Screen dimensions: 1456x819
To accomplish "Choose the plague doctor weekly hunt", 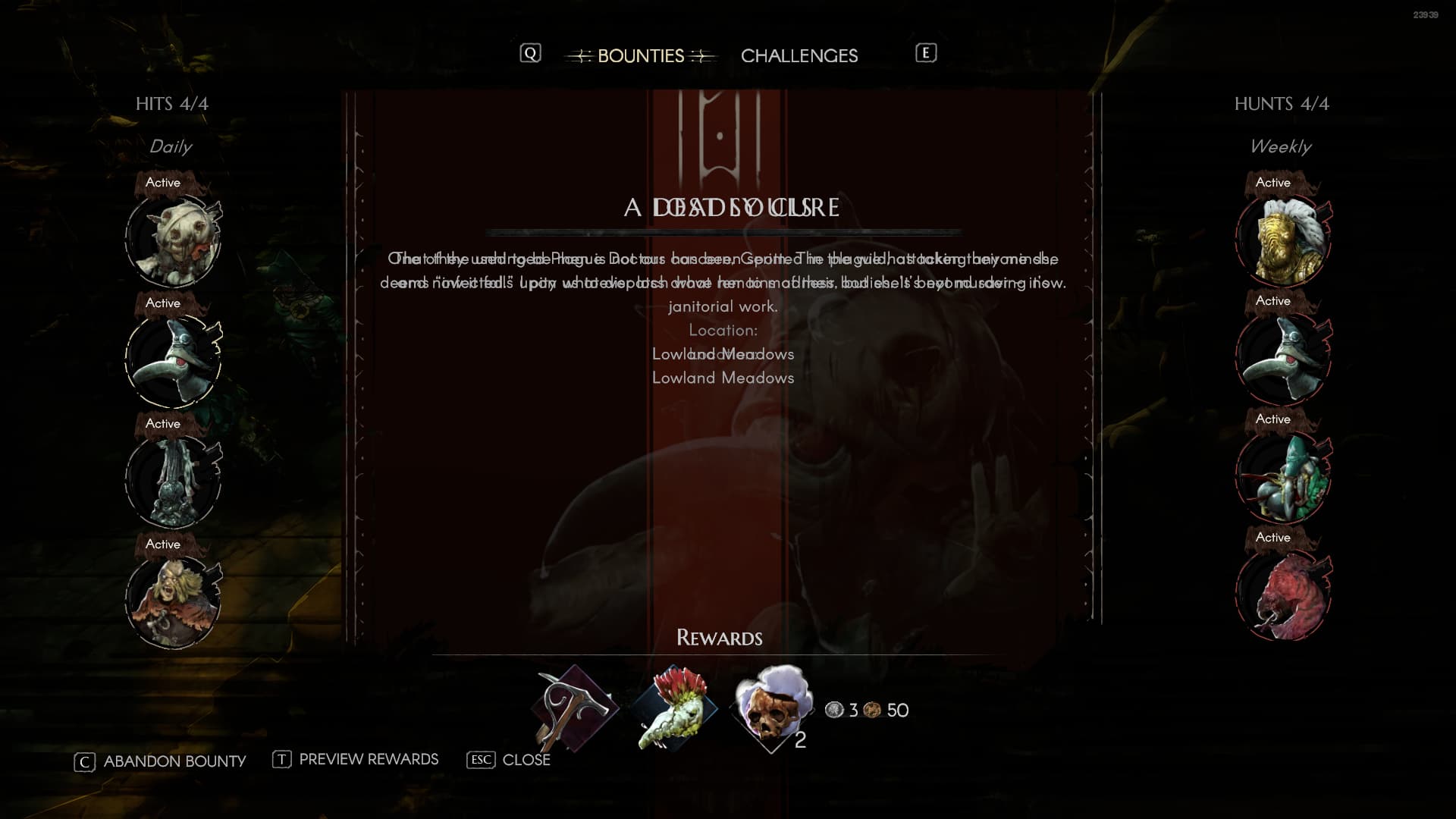I will [x=1283, y=358].
